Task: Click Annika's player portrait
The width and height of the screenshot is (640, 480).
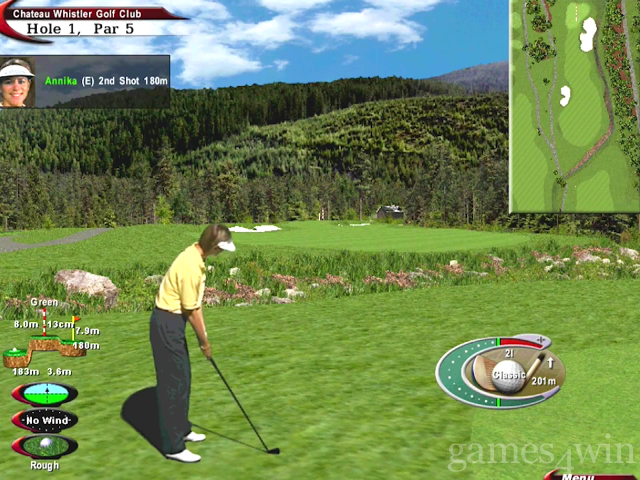Action: 18,83
